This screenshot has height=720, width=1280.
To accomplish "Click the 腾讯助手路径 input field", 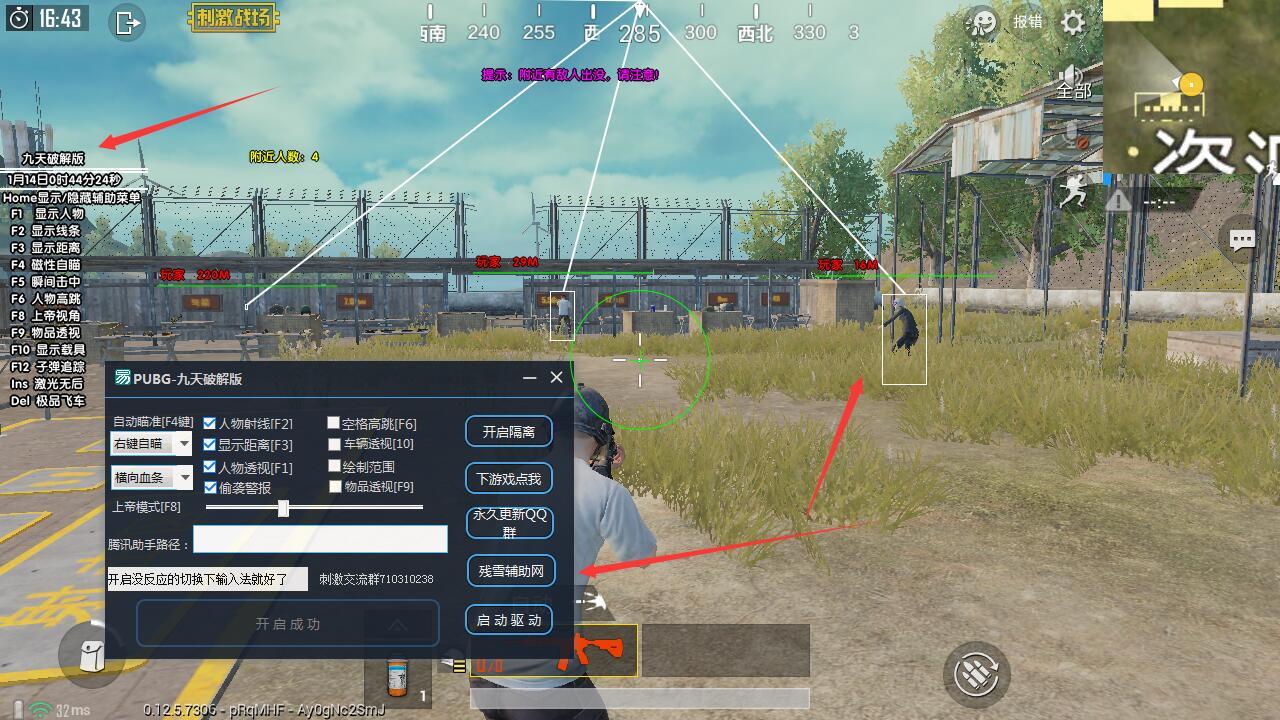I will click(321, 539).
